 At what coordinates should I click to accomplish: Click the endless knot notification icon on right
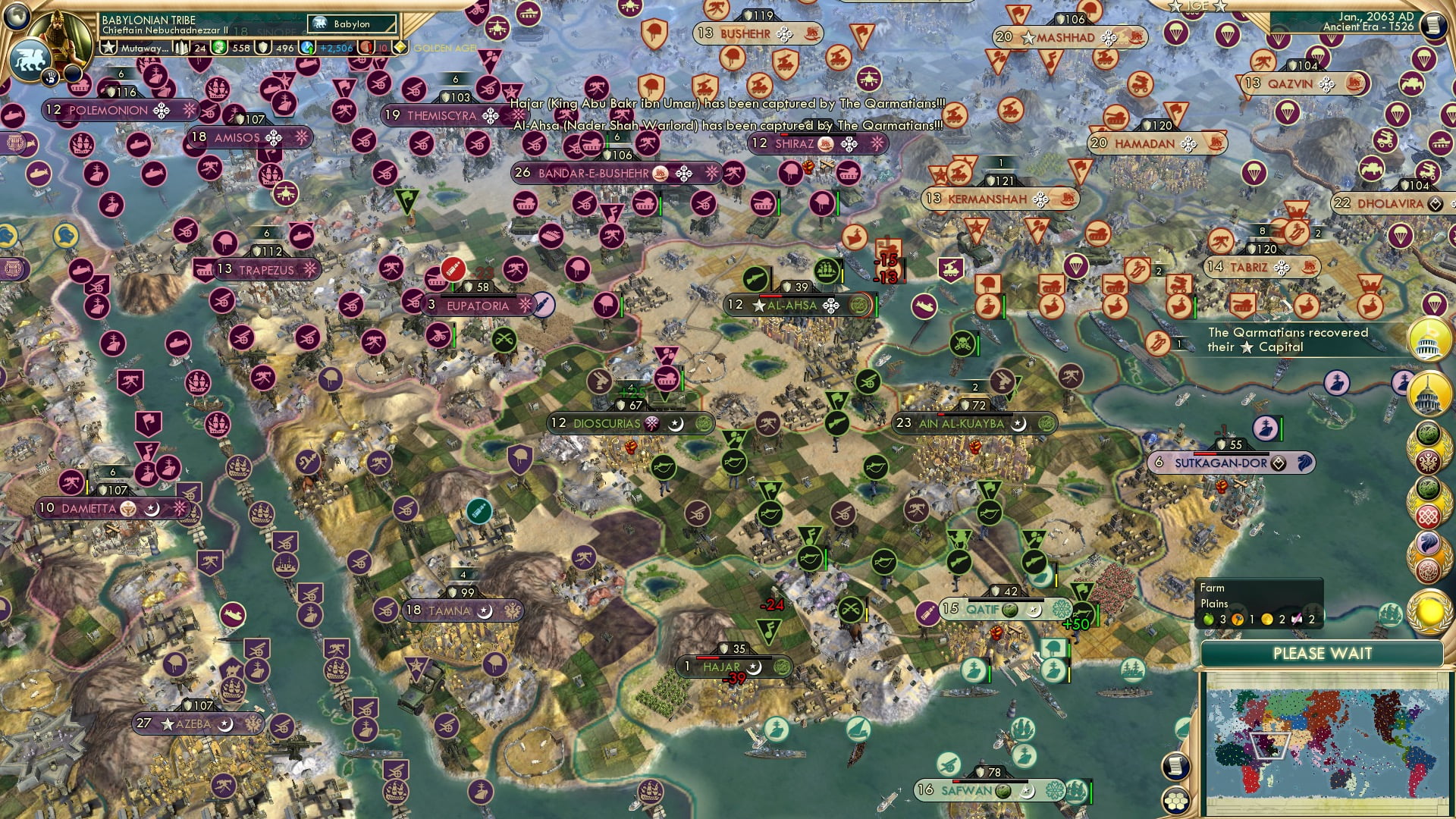1429,517
